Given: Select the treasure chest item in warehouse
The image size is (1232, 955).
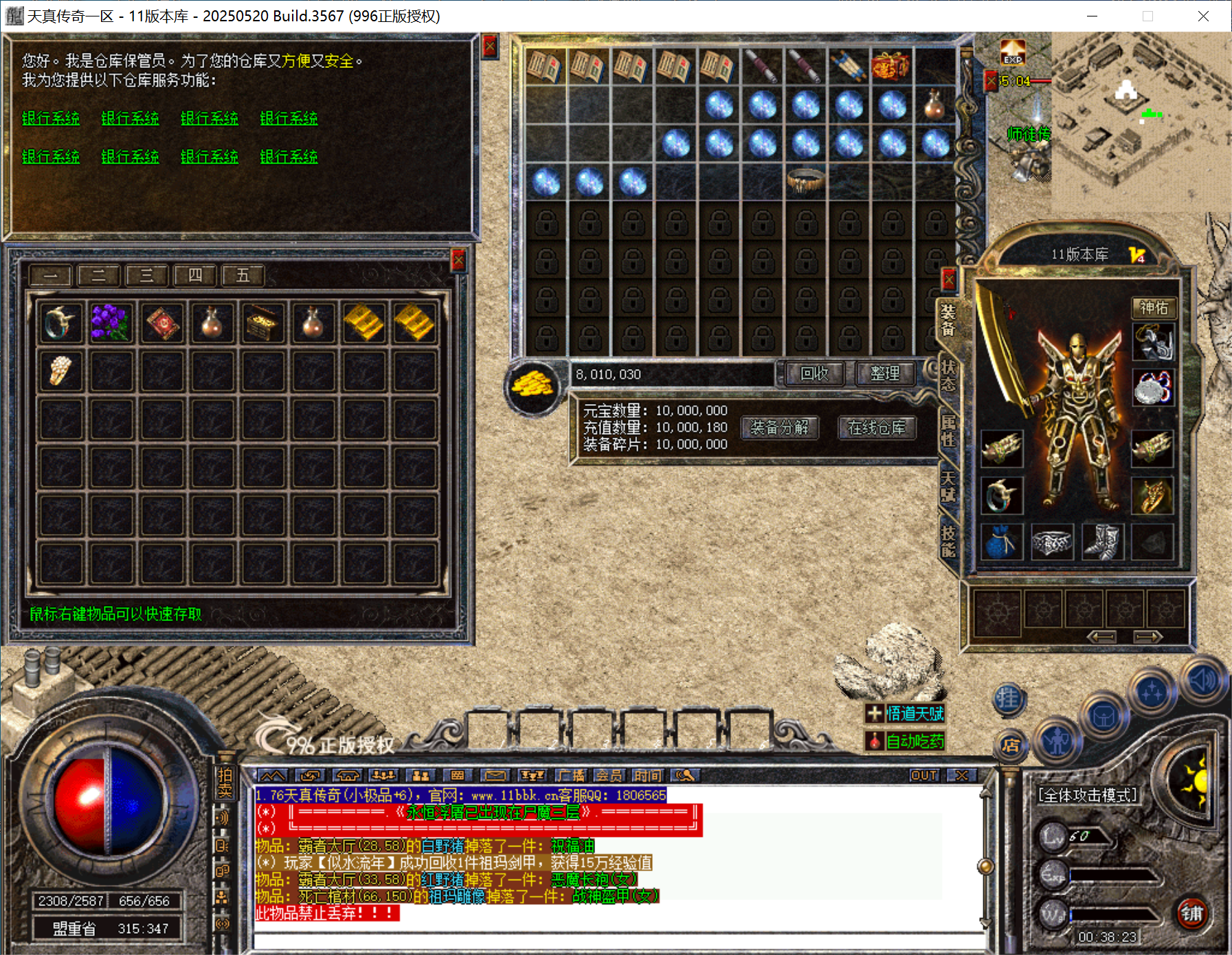Looking at the screenshot, I should click(x=262, y=322).
